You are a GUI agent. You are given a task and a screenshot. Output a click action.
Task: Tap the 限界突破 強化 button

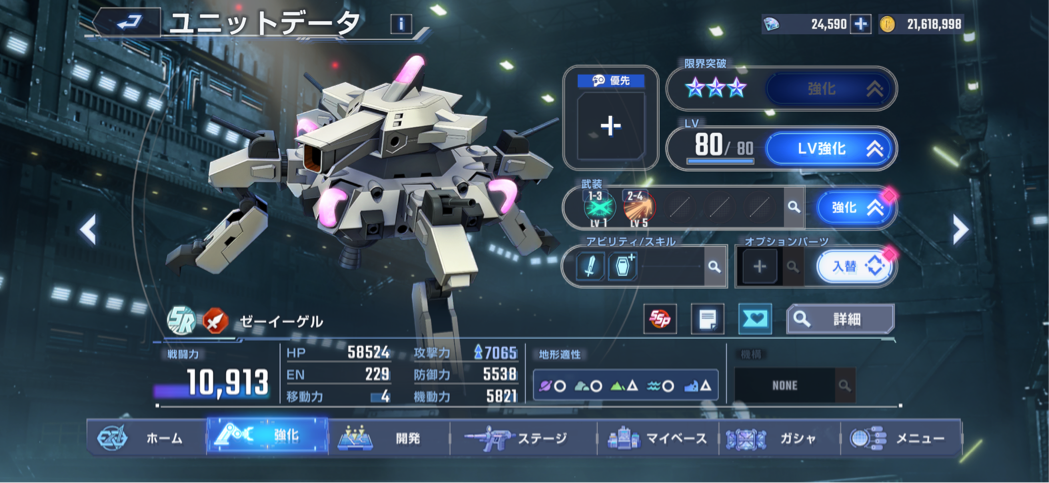(830, 89)
